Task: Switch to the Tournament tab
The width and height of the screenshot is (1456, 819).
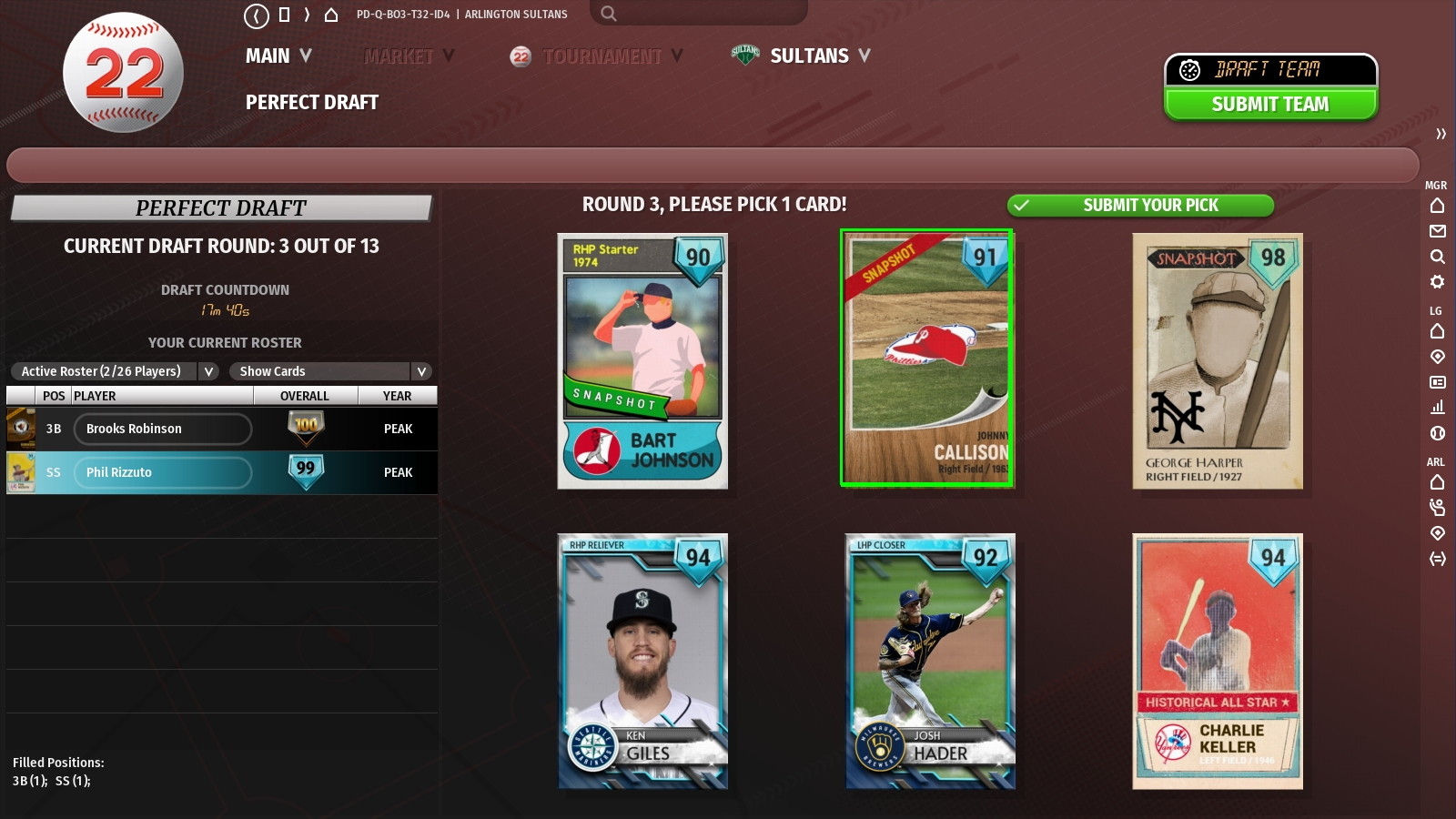Action: coord(601,56)
